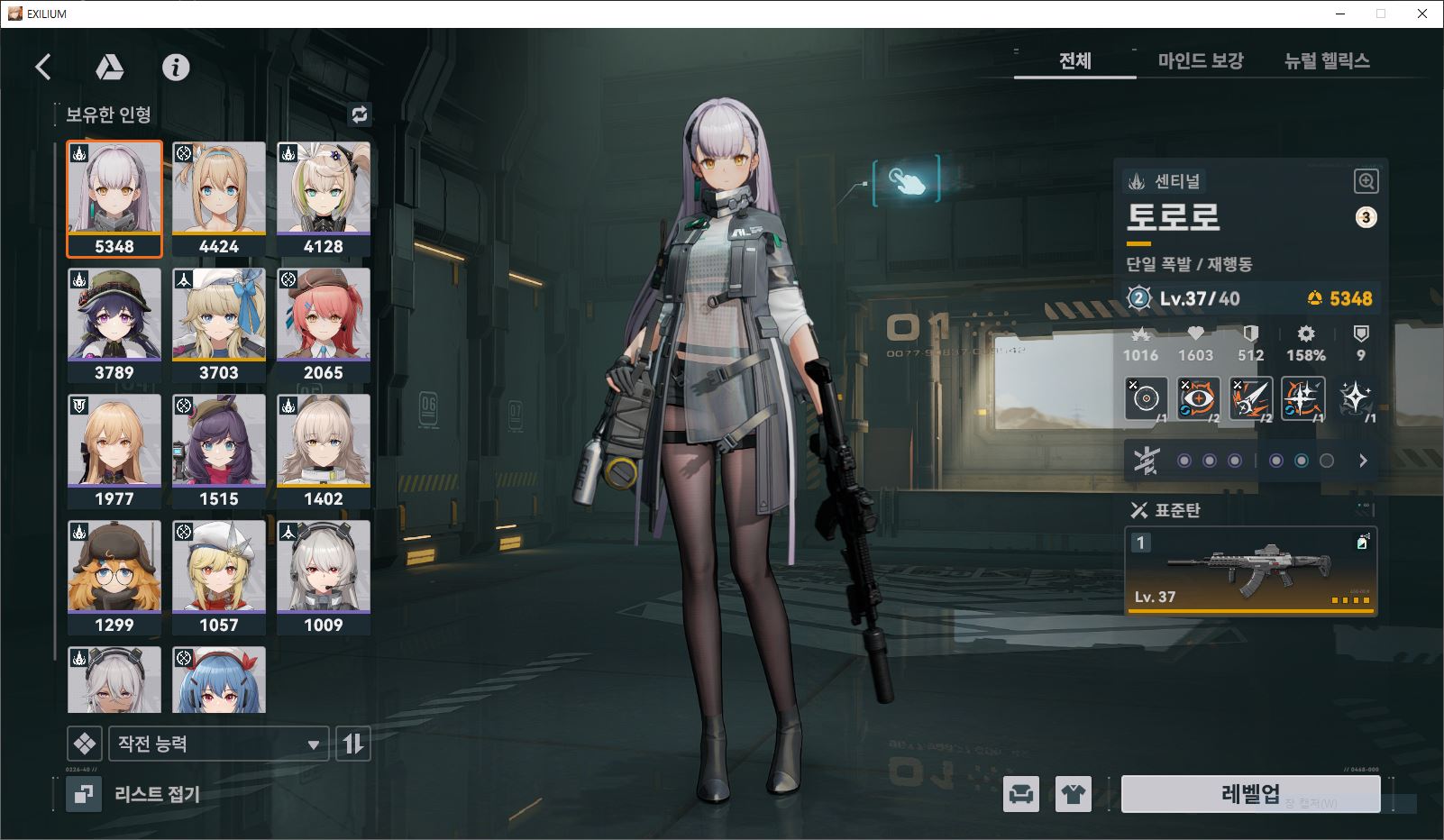Screen dimensions: 1444x840
Task: Switch to the 마인드 보강 tab
Action: point(1201,61)
